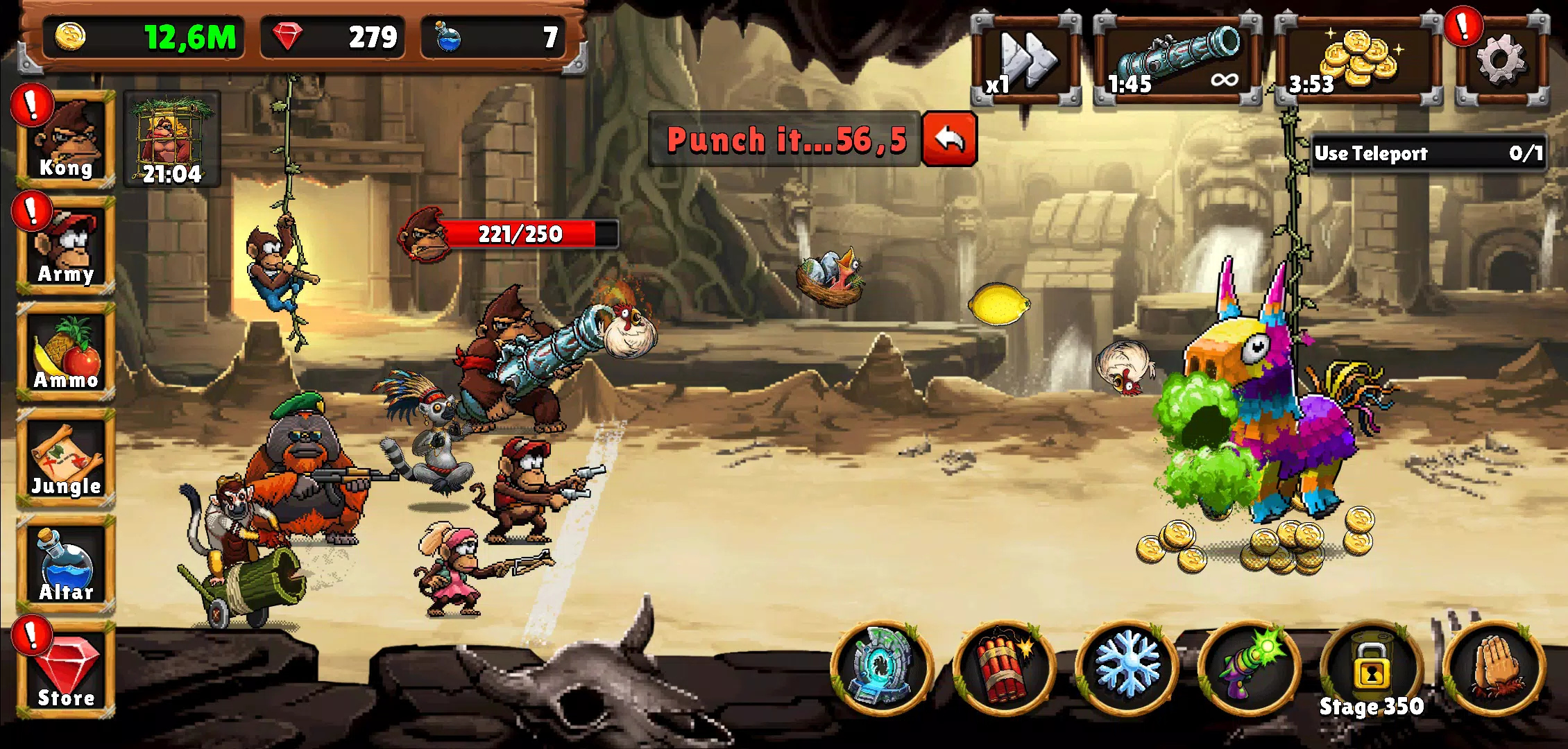Image resolution: width=1568 pixels, height=749 pixels.
Task: Open the Use Teleport quest tracker
Action: coord(1428,153)
